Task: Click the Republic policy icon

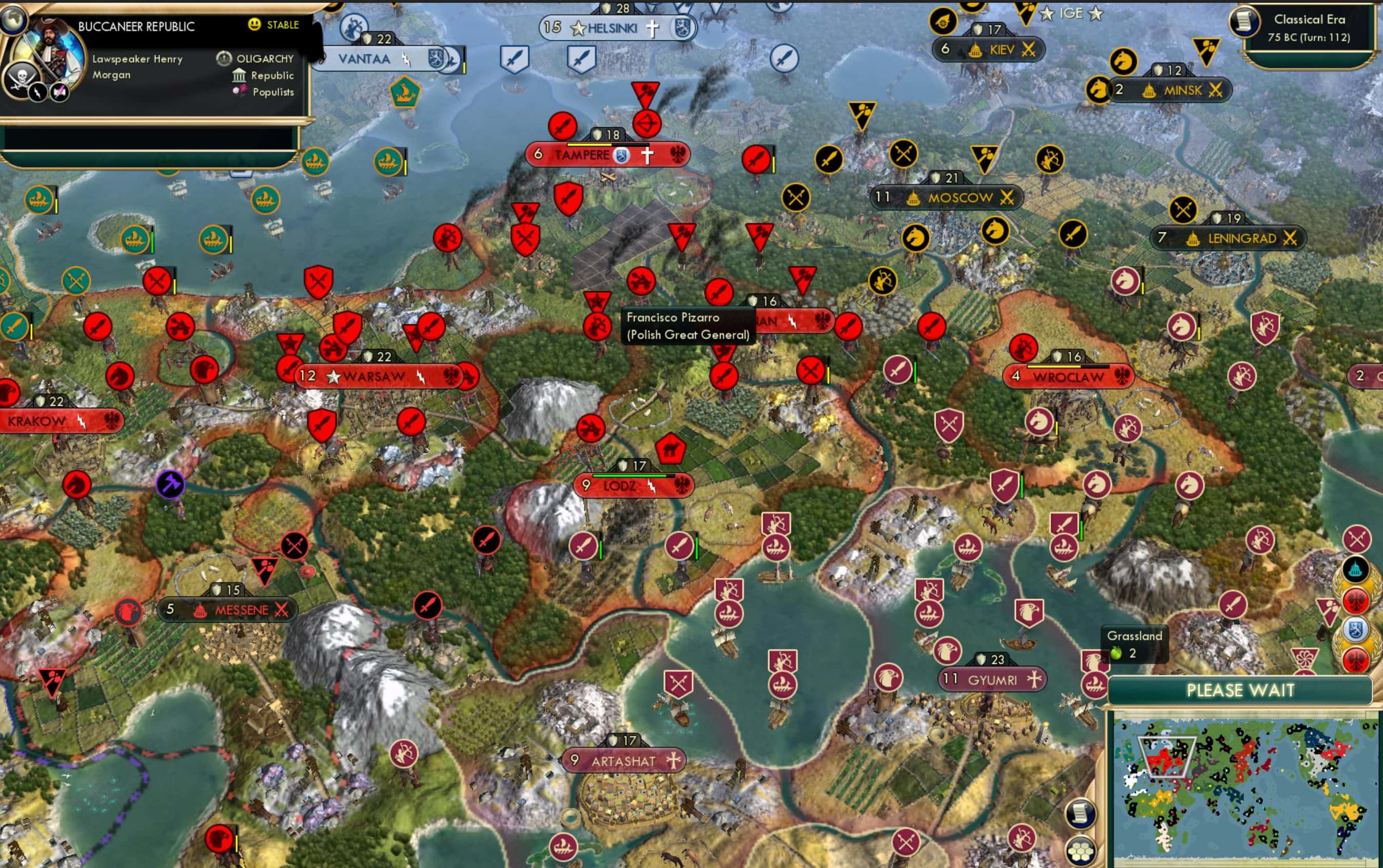Action: coord(239,75)
